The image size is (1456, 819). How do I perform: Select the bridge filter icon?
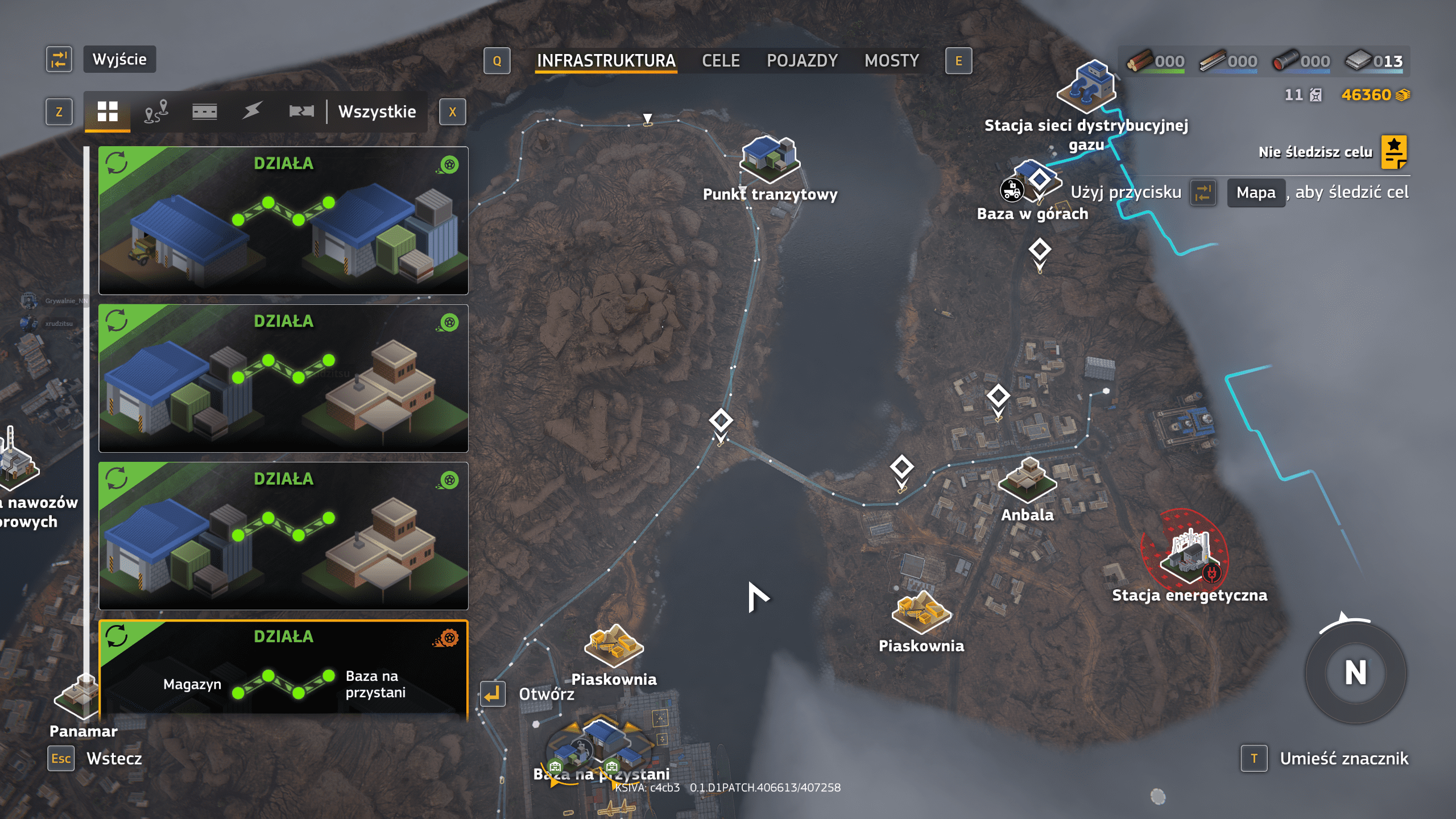[301, 111]
